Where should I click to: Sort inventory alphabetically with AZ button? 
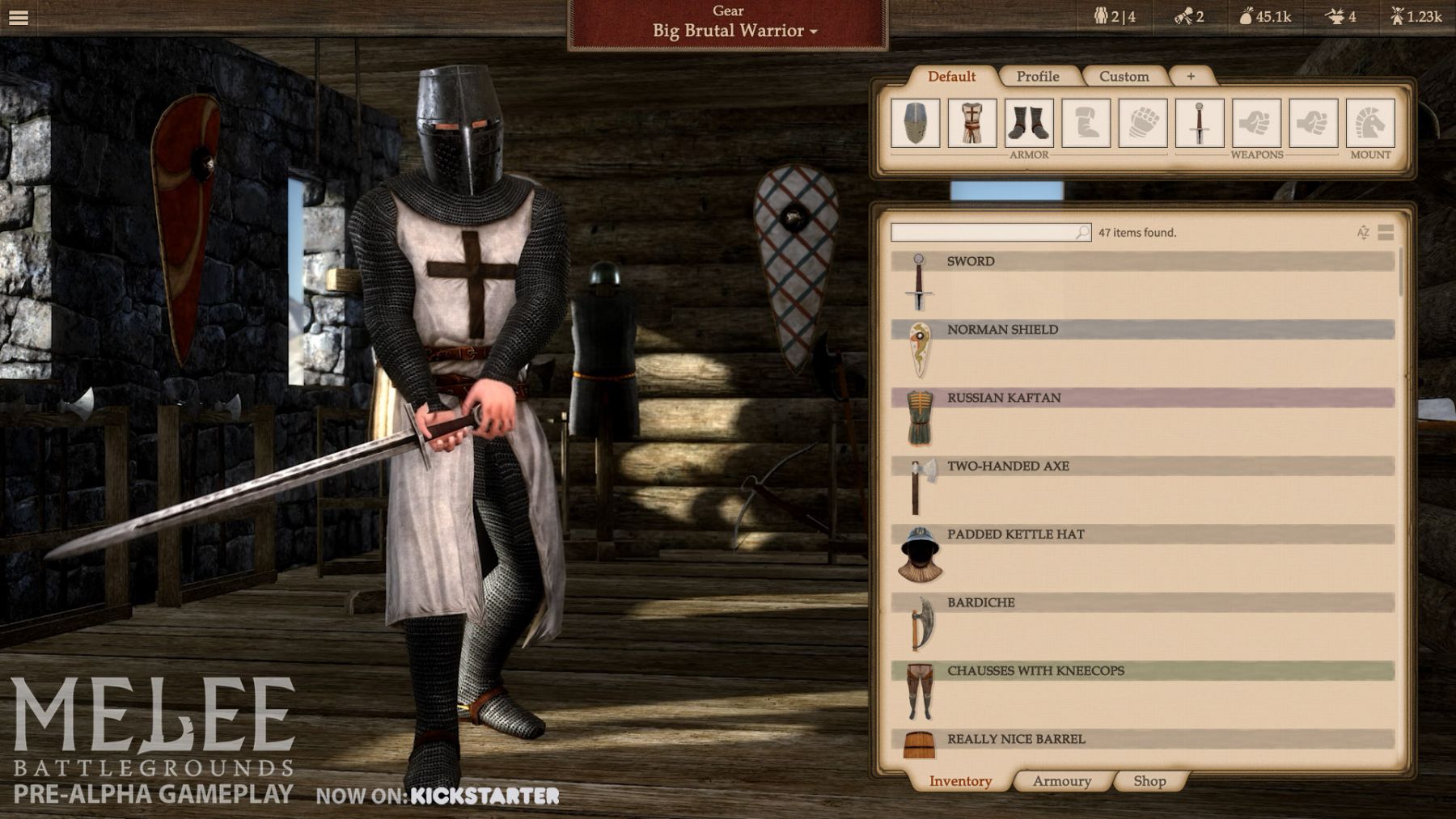click(1363, 233)
